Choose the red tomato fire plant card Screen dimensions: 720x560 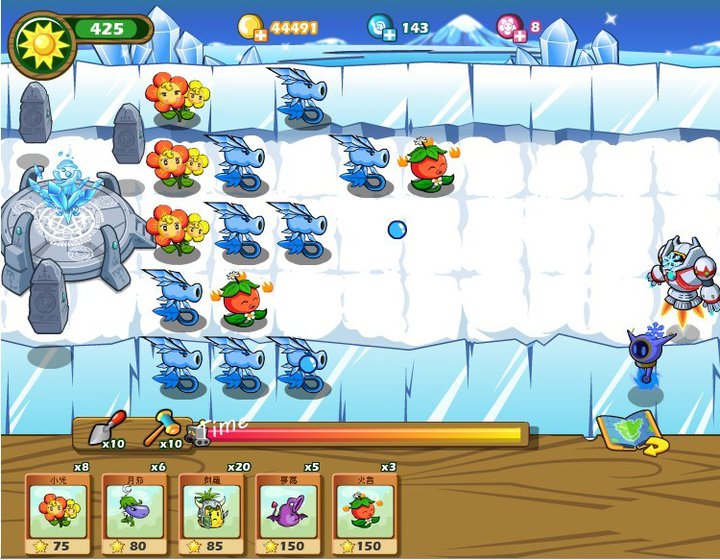pyautogui.click(x=364, y=512)
